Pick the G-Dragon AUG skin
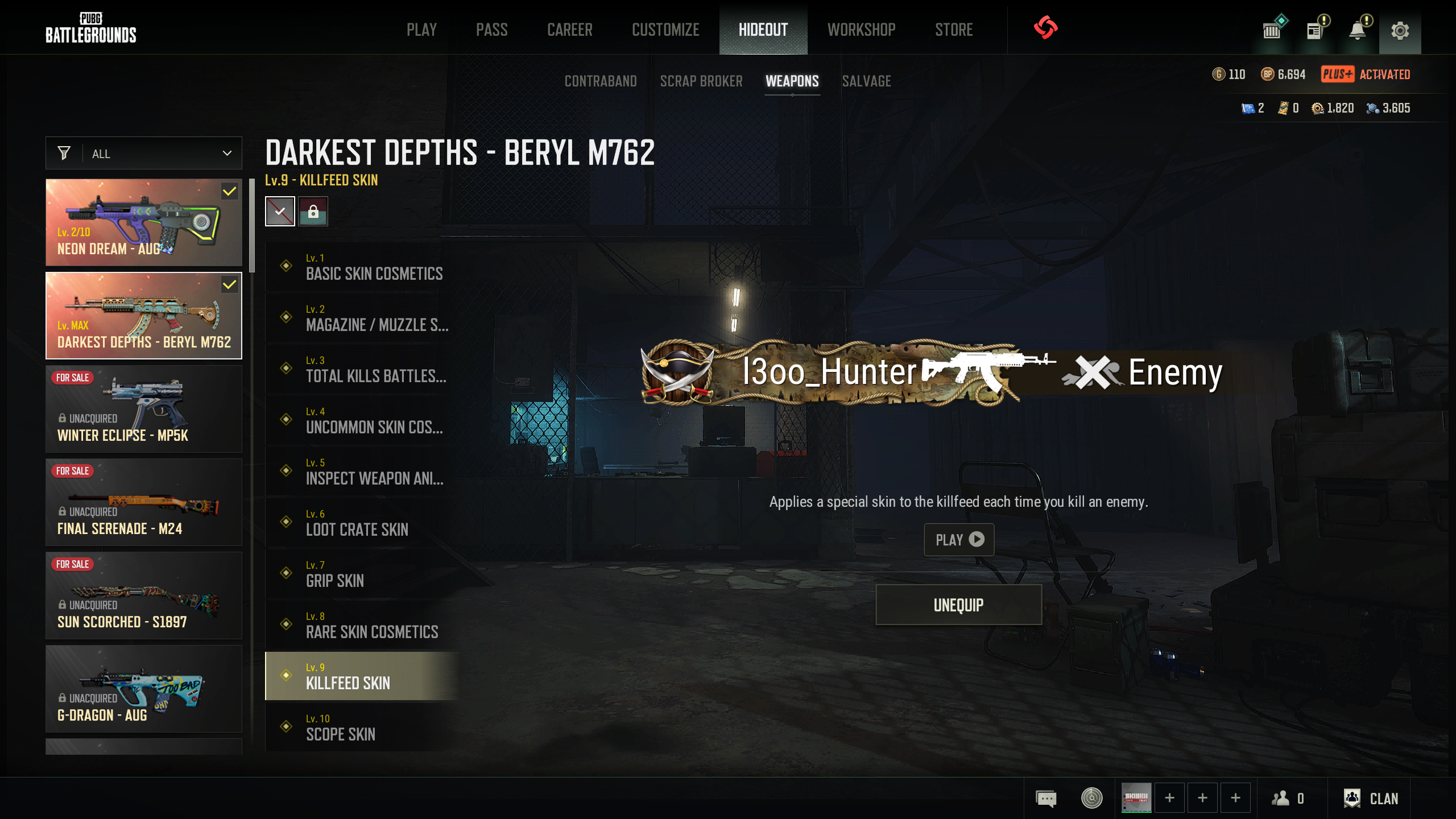1456x819 pixels. click(x=144, y=689)
